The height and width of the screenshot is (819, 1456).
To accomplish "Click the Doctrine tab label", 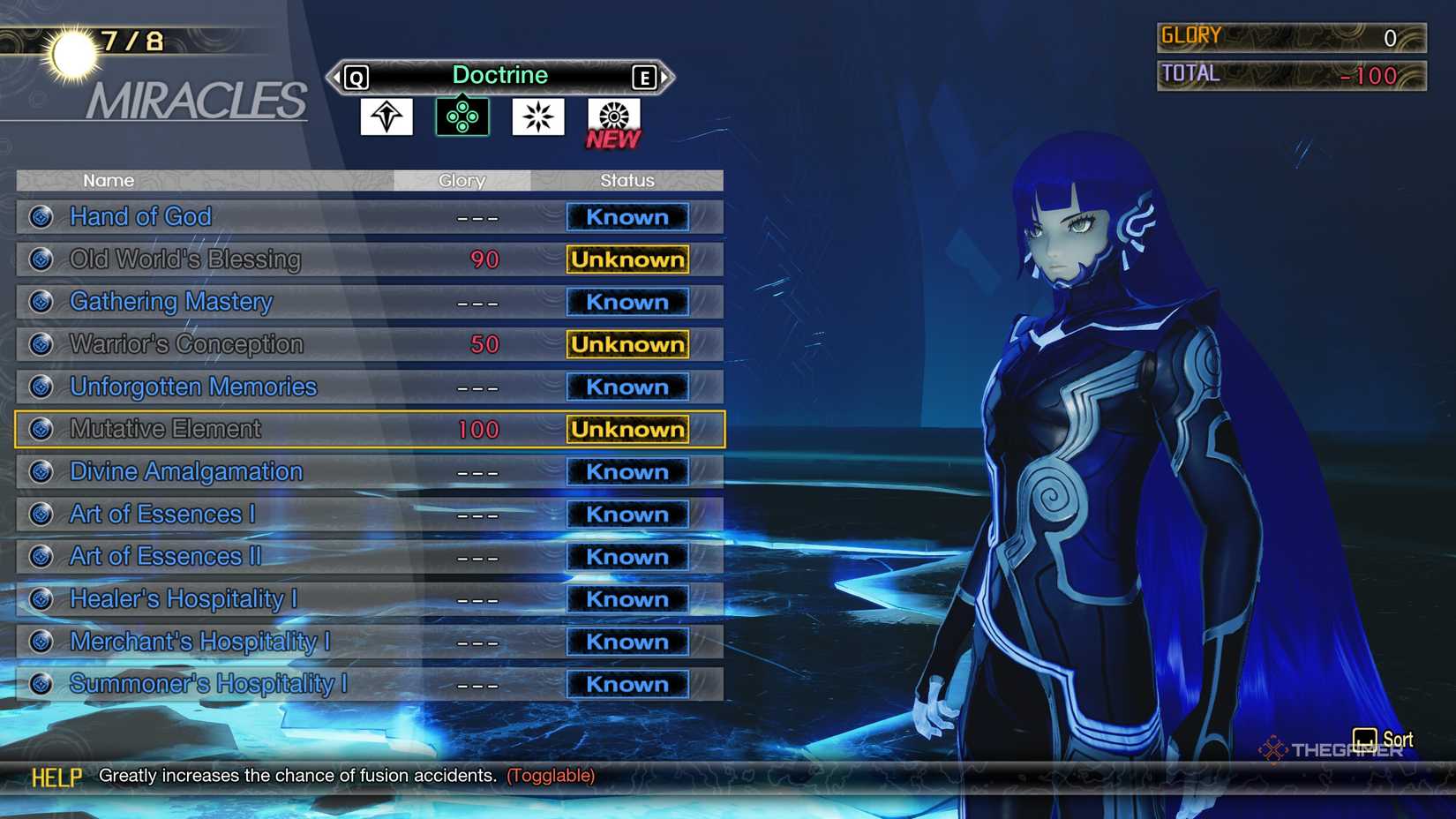I will 500,75.
